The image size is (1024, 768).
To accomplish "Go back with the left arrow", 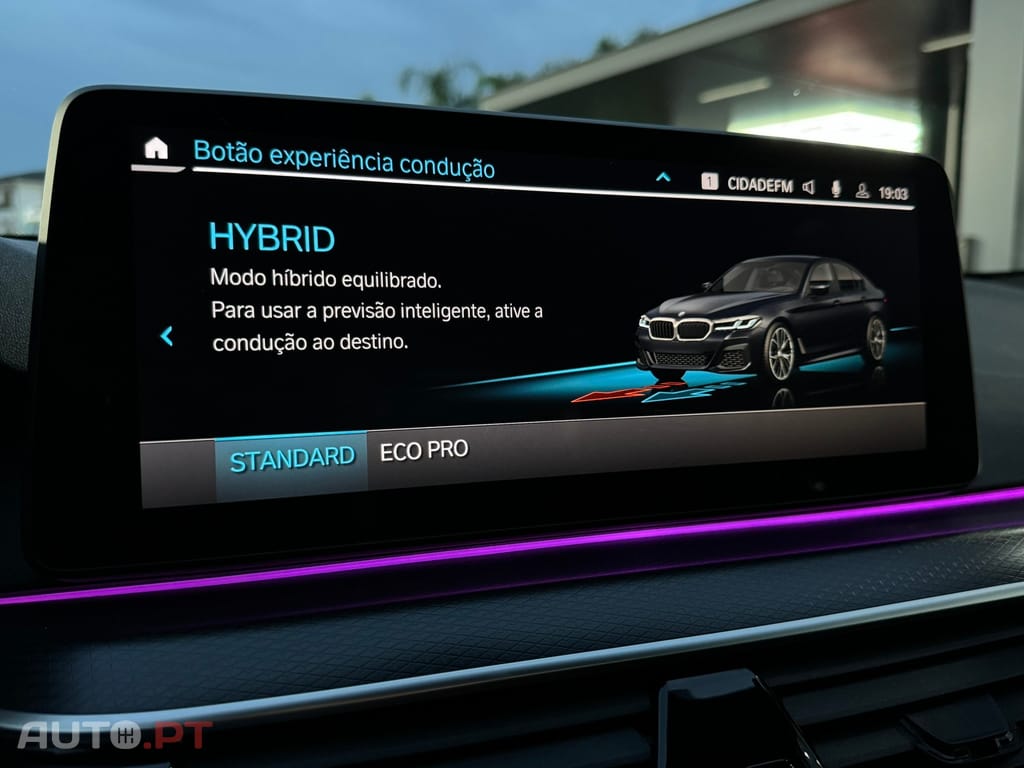I will [x=166, y=337].
